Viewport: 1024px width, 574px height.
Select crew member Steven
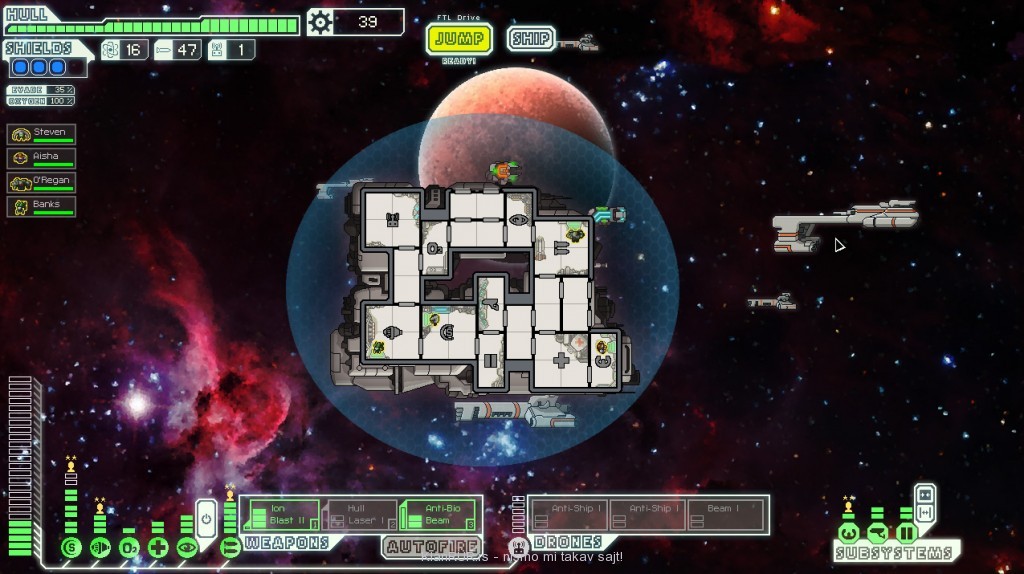[x=42, y=134]
